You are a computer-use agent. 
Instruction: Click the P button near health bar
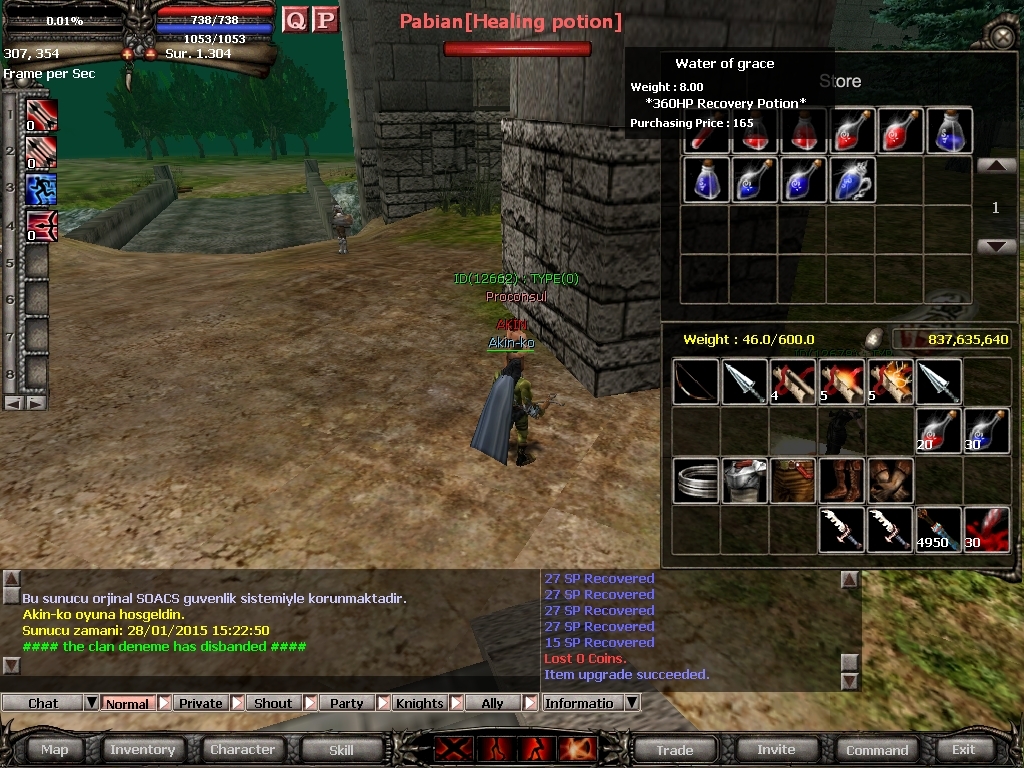click(x=325, y=19)
